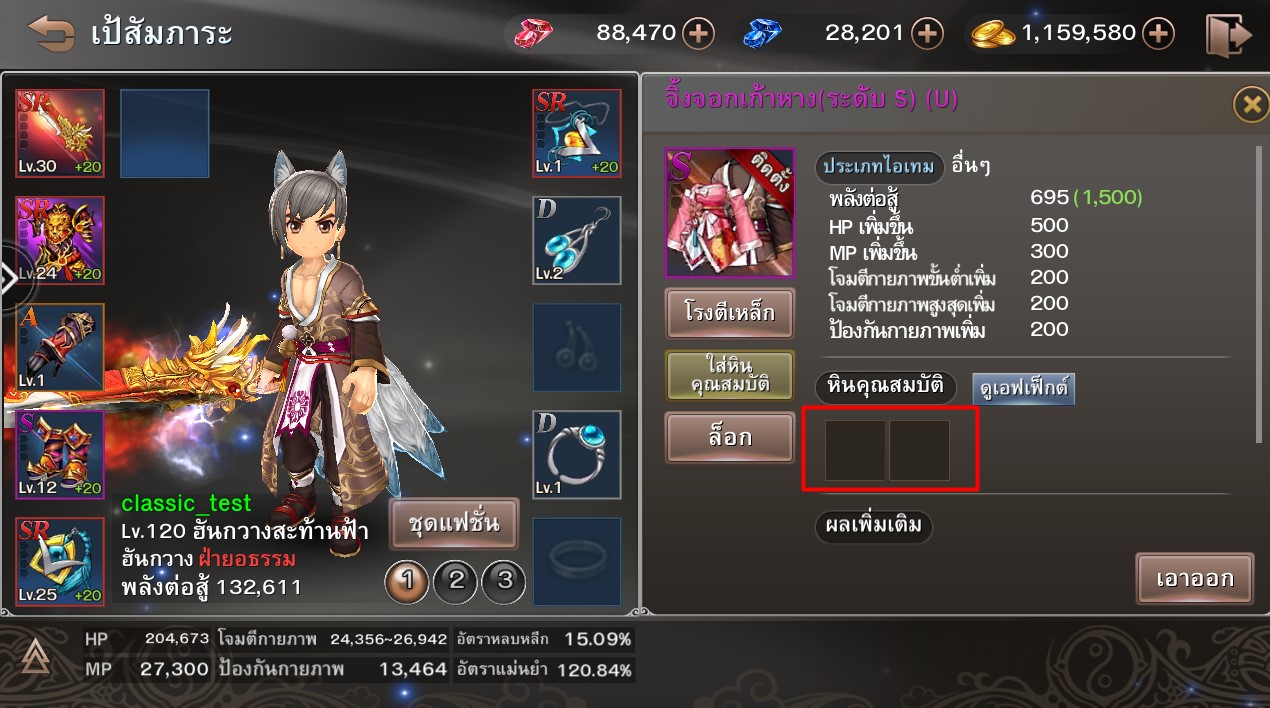Switch to equipment preset 2
Viewport: 1270px width, 708px height.
tap(456, 580)
